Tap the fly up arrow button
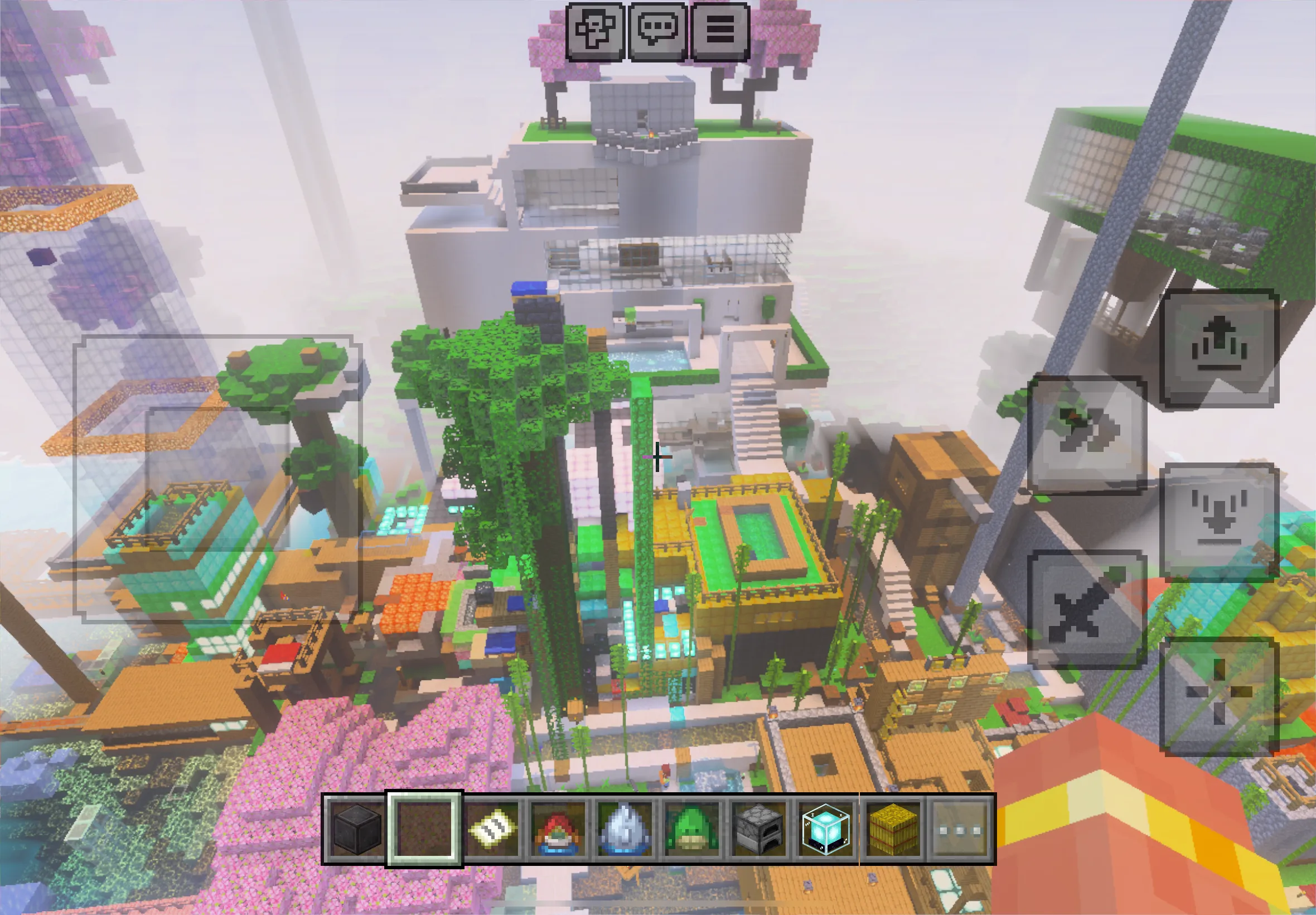 coord(1220,348)
